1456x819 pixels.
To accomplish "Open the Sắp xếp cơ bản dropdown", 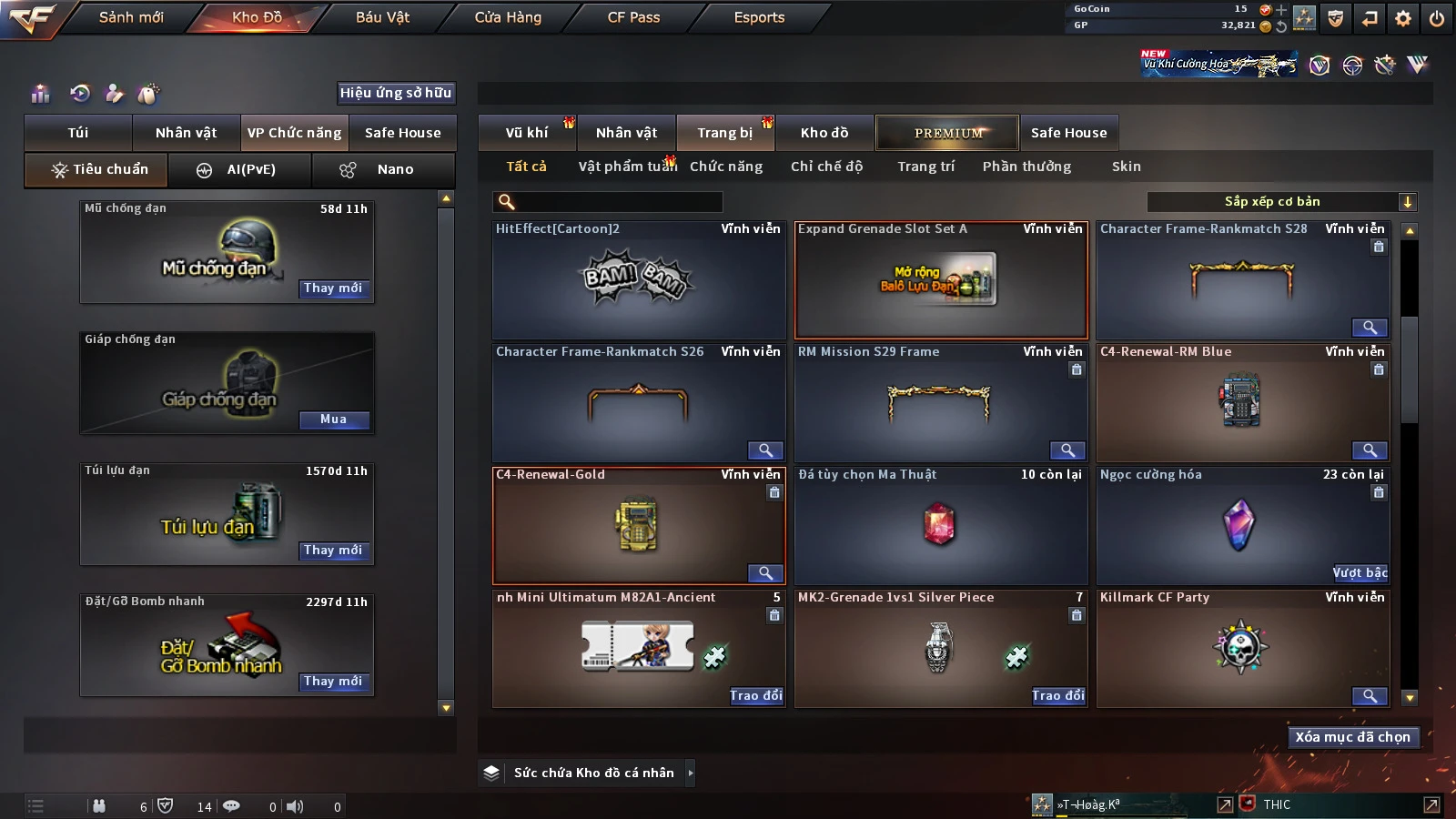I will [x=1281, y=202].
